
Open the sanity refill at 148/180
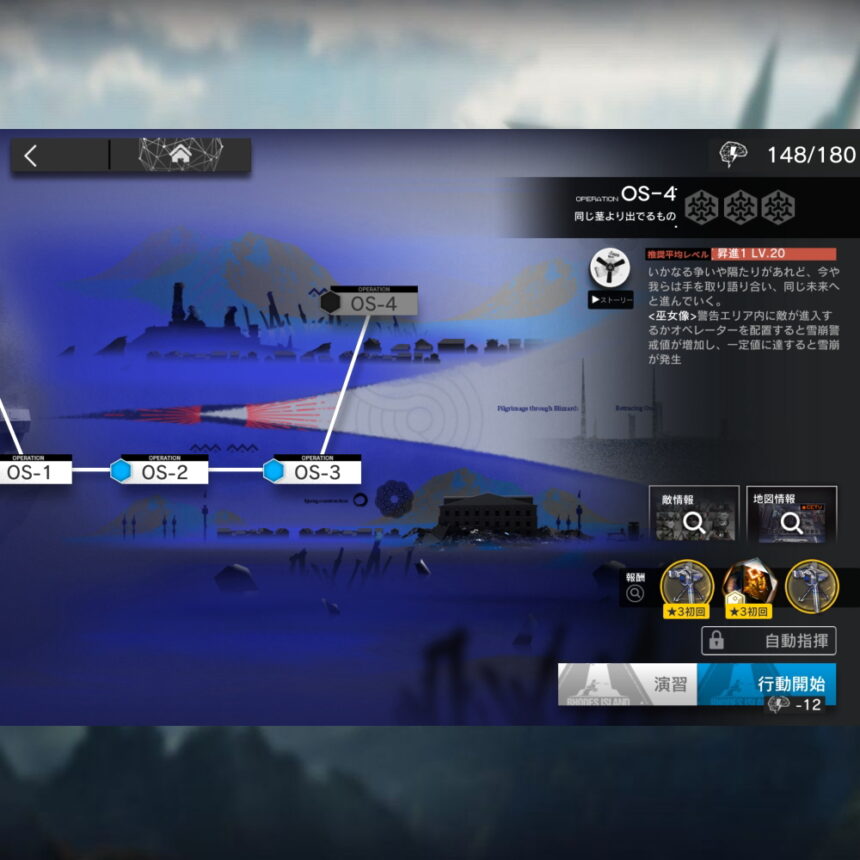(x=787, y=154)
